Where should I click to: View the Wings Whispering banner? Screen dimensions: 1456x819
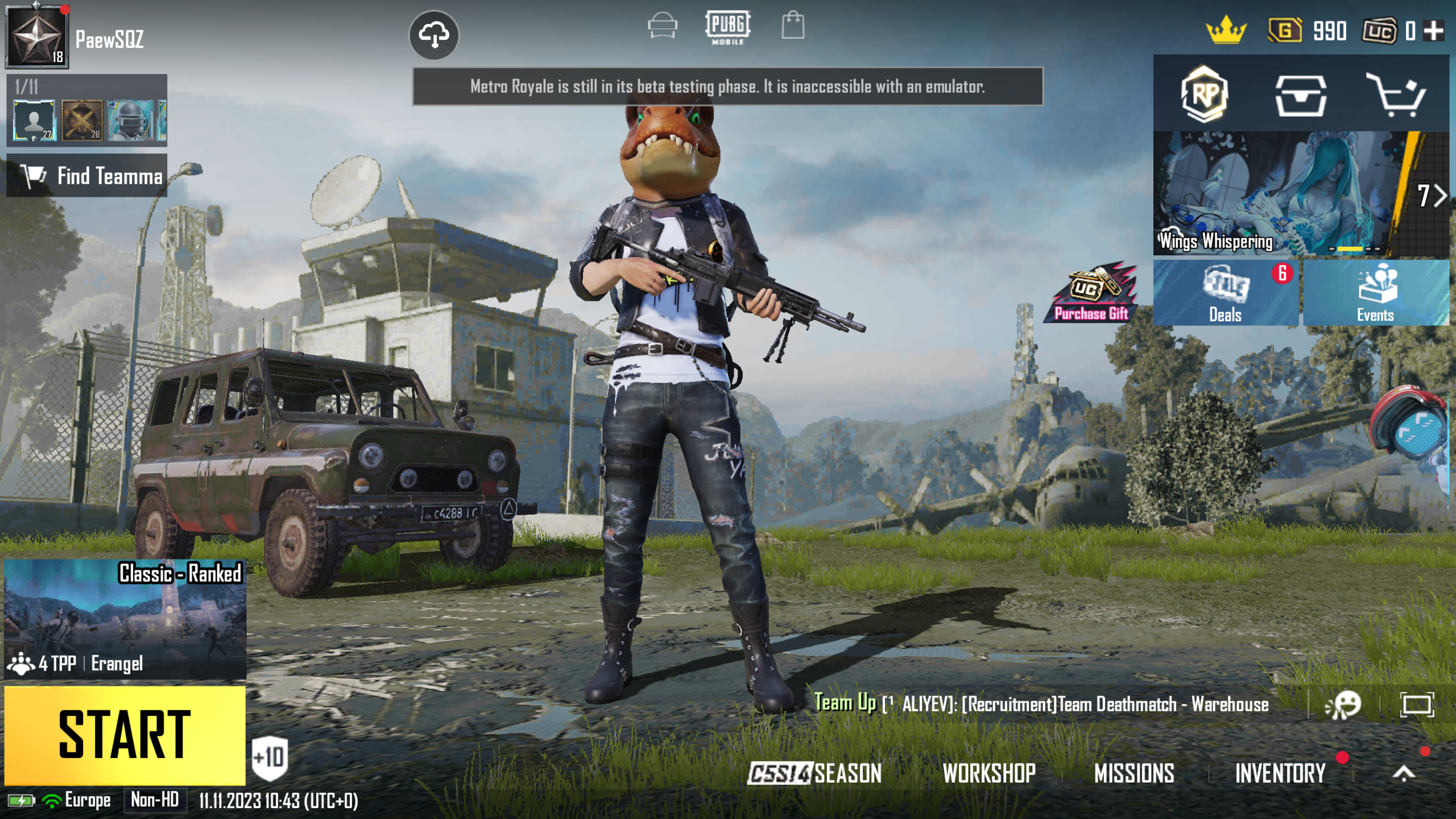(x=1274, y=193)
